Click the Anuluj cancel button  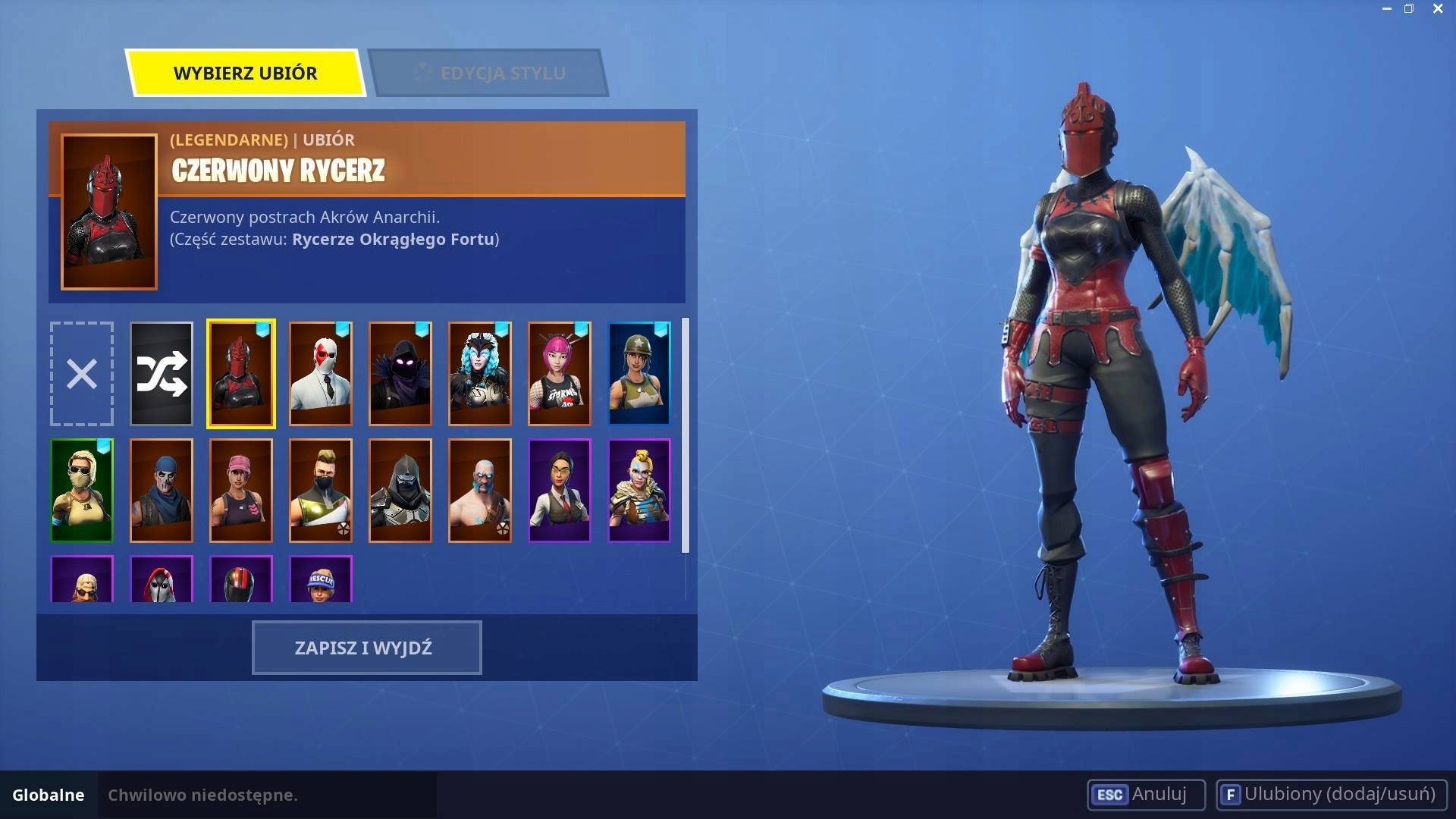[x=1146, y=794]
